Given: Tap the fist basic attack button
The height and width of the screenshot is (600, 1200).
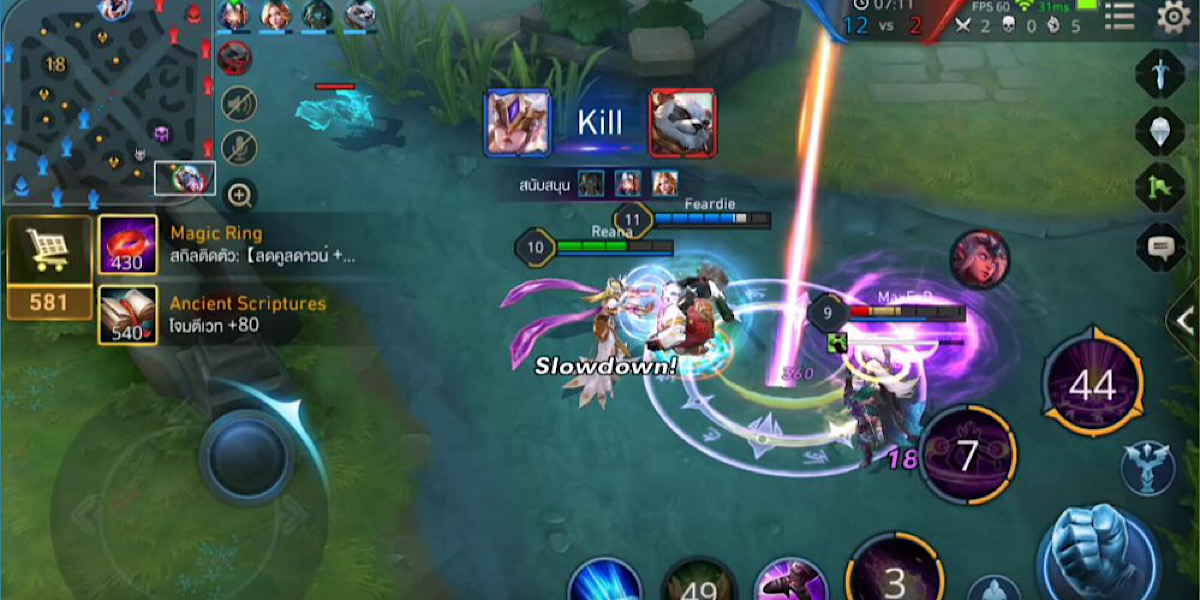Looking at the screenshot, I should [1097, 550].
